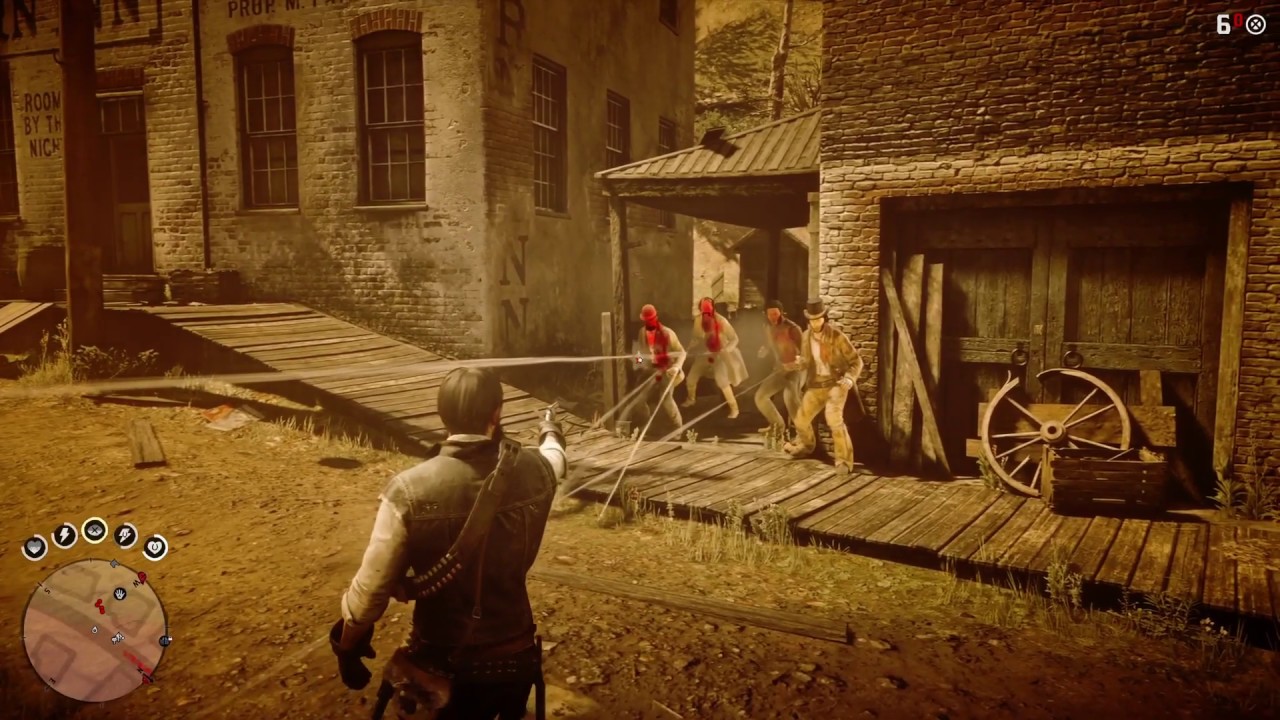Click the horse marker inside the minimap
Image resolution: width=1280 pixels, height=720 pixels.
[117, 638]
